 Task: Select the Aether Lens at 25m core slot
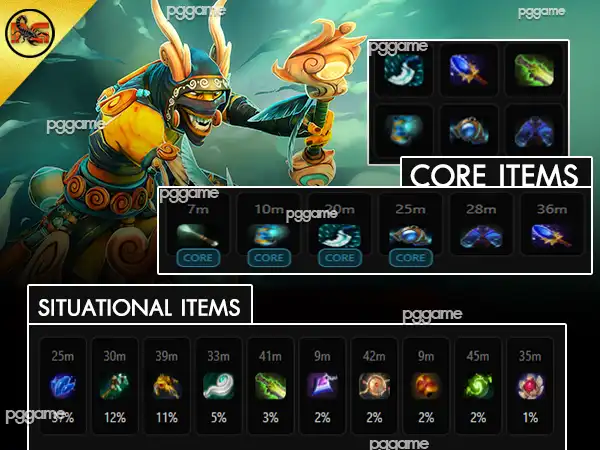(x=410, y=233)
